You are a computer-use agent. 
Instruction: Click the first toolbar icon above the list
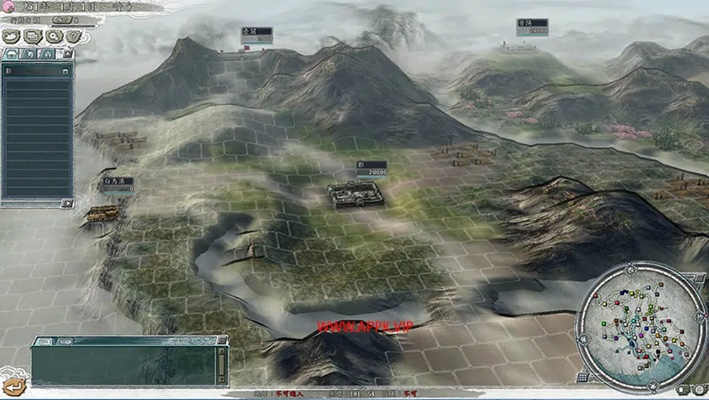click(x=11, y=36)
